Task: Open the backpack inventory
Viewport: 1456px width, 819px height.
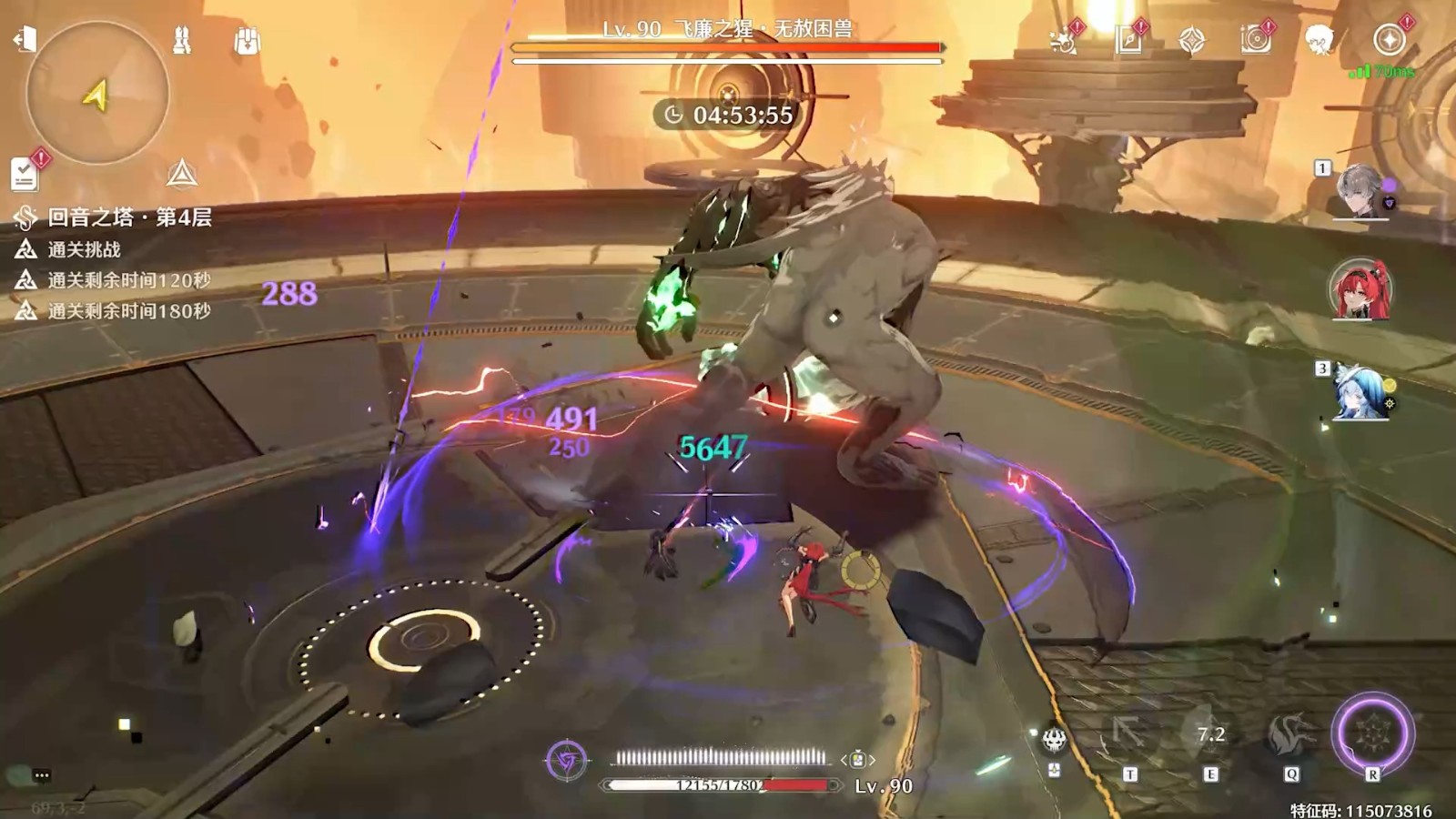Action: (247, 41)
